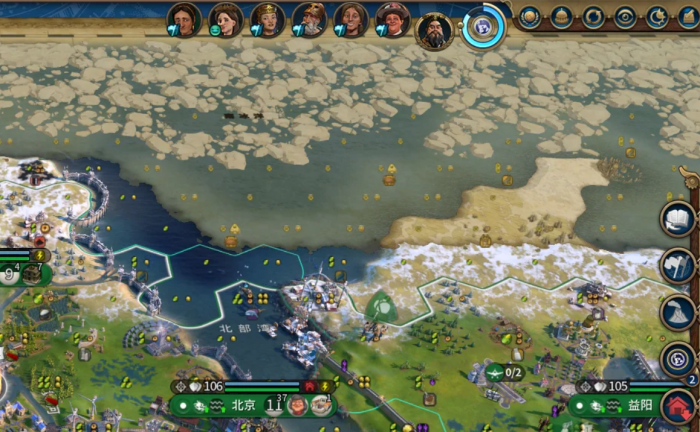The width and height of the screenshot is (700, 432).
Task: Open the volcano eruption notification
Action: point(679,312)
